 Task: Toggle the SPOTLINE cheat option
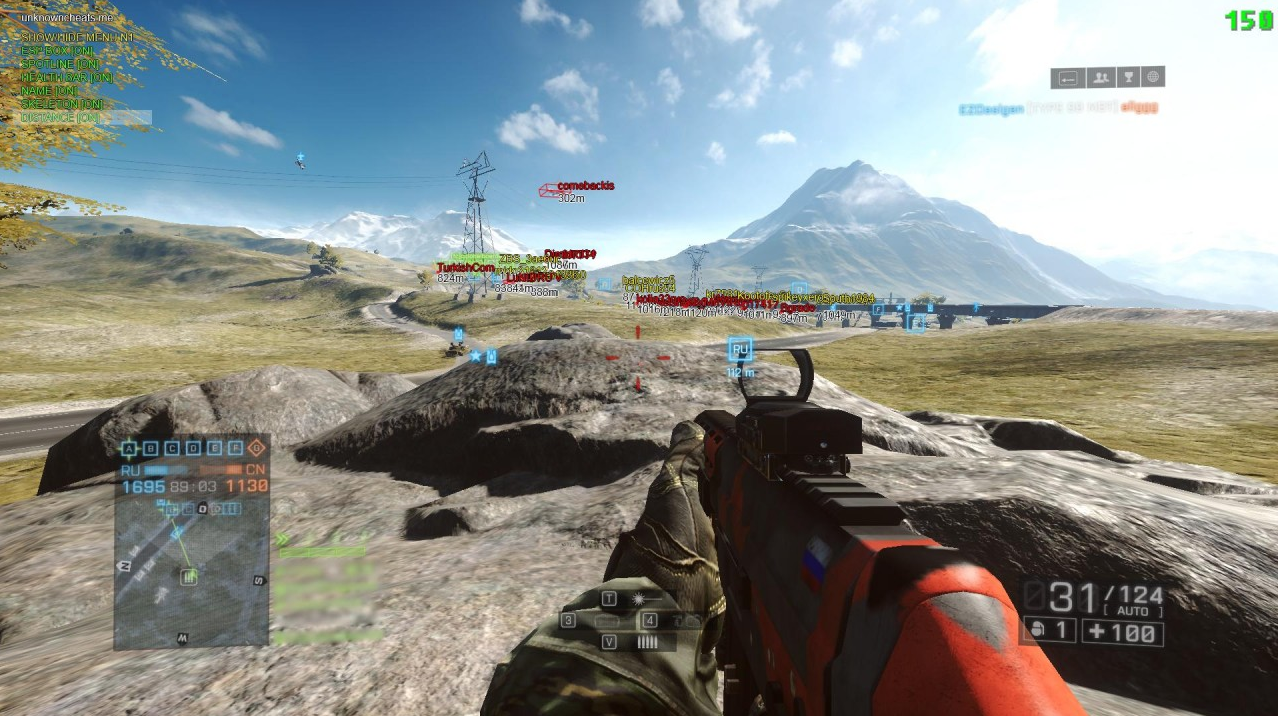click(x=61, y=64)
